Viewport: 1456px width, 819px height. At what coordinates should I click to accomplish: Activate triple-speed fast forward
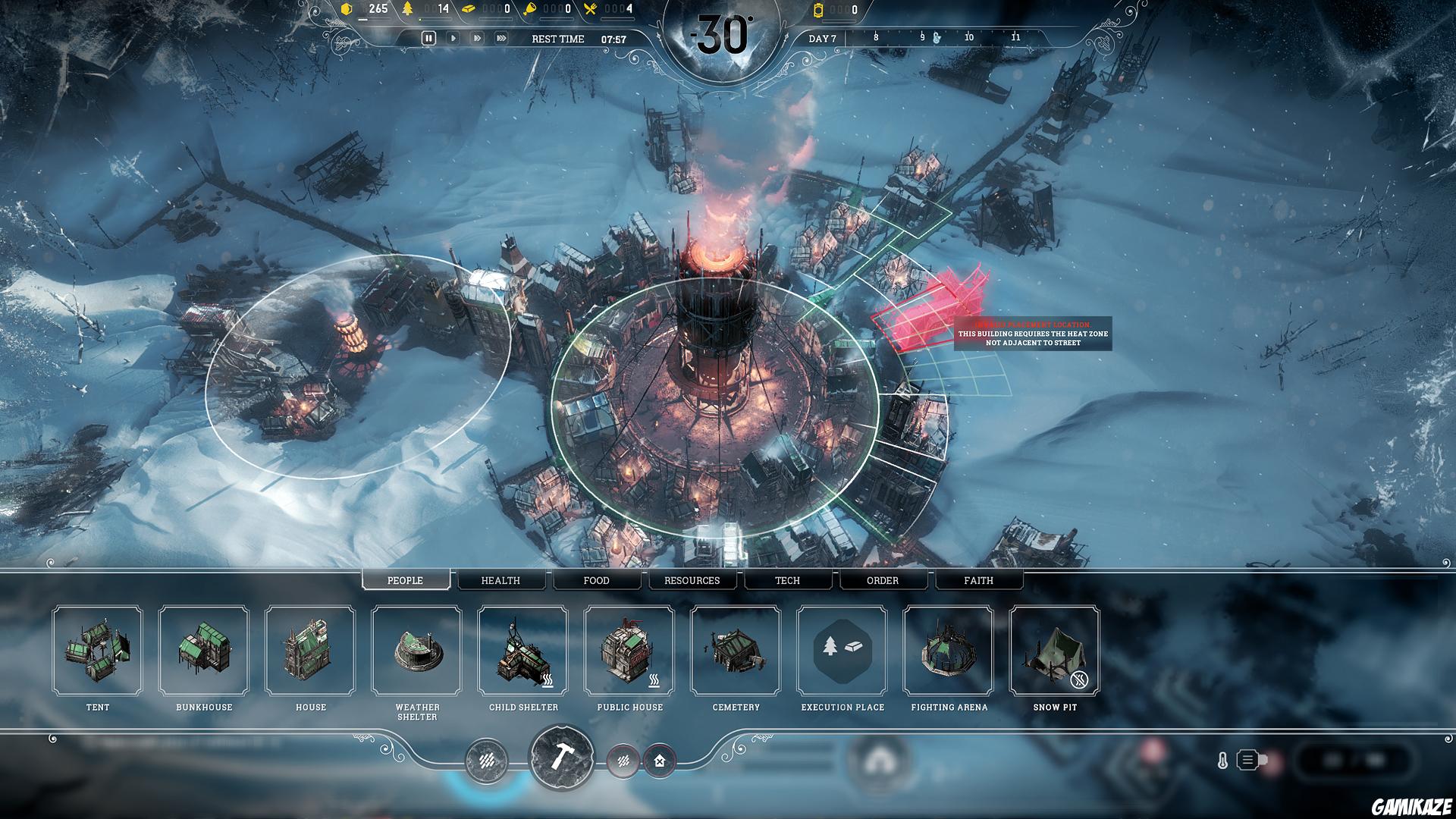pos(504,37)
